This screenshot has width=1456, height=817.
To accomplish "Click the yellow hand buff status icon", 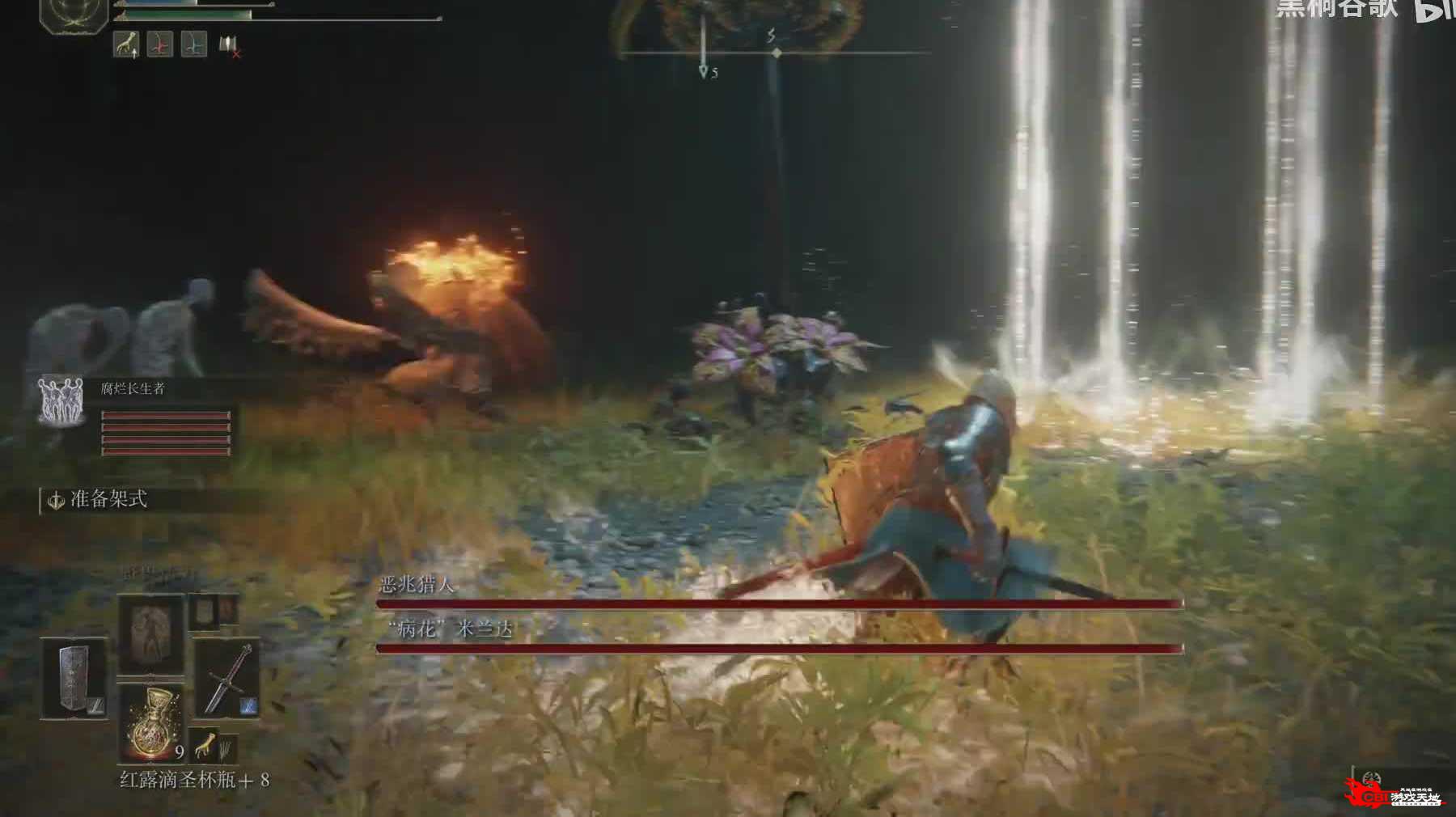I will coord(125,44).
